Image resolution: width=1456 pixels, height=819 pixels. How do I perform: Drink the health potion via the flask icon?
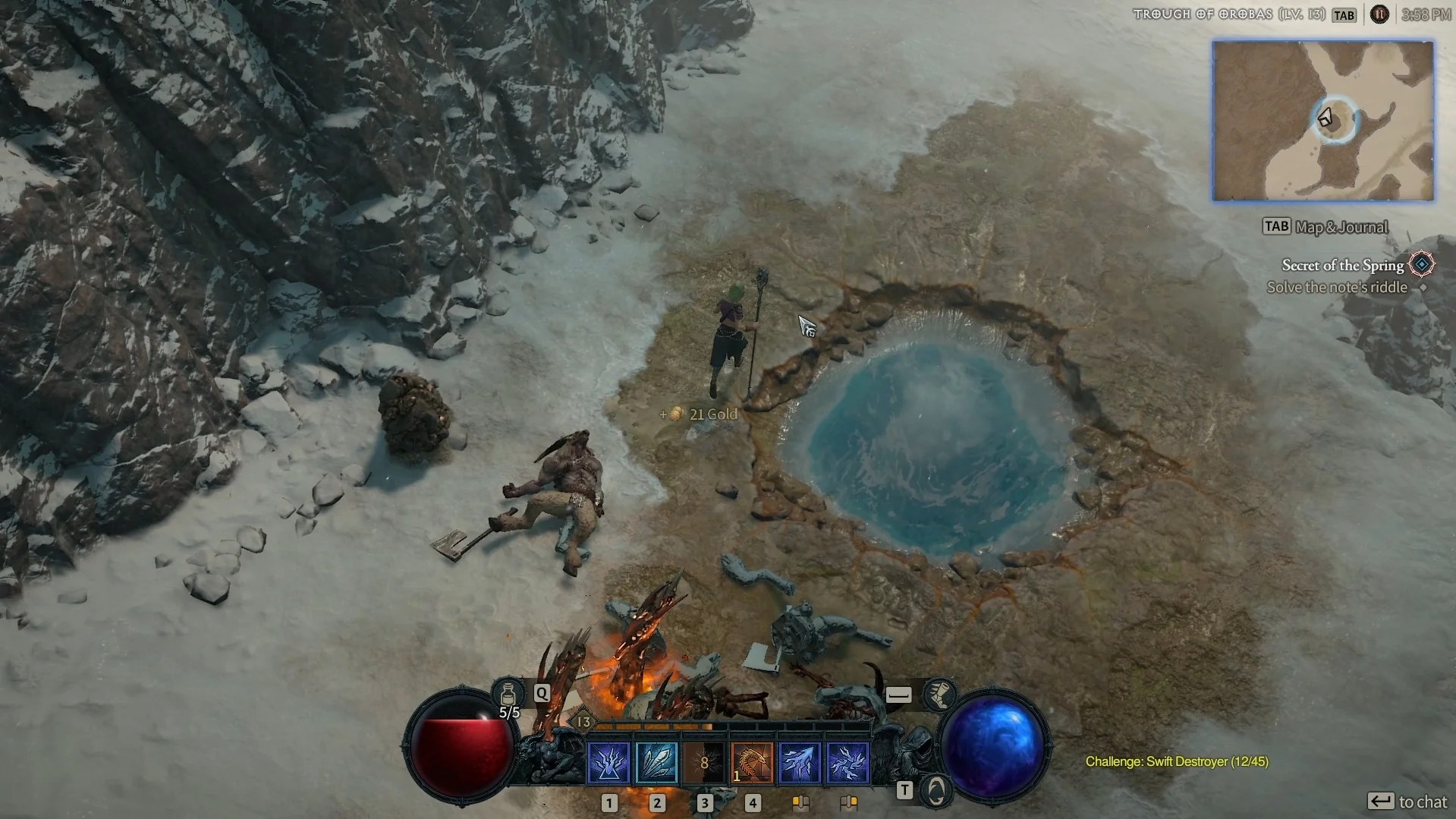(509, 695)
